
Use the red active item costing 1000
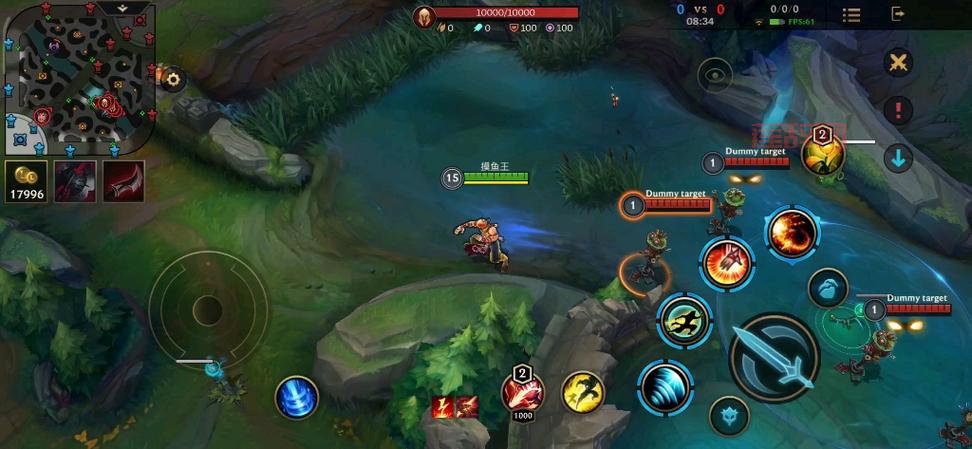tap(522, 392)
